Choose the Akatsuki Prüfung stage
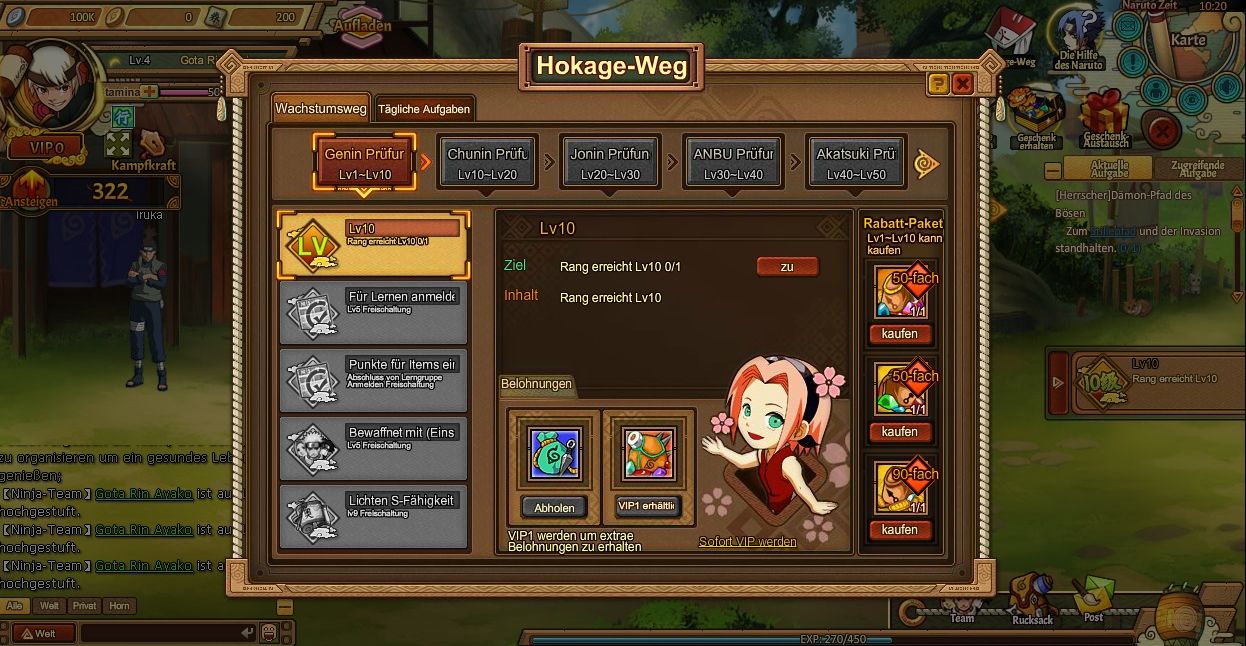 (856, 162)
